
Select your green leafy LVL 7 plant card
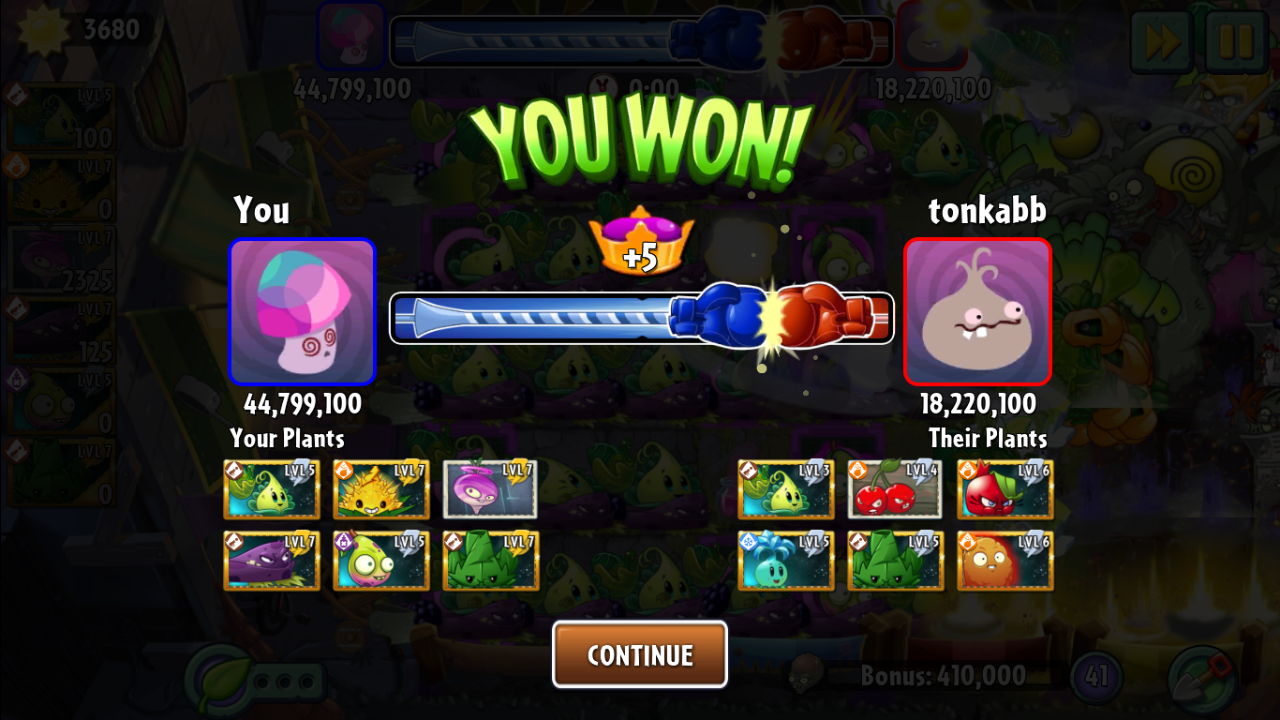[490, 560]
